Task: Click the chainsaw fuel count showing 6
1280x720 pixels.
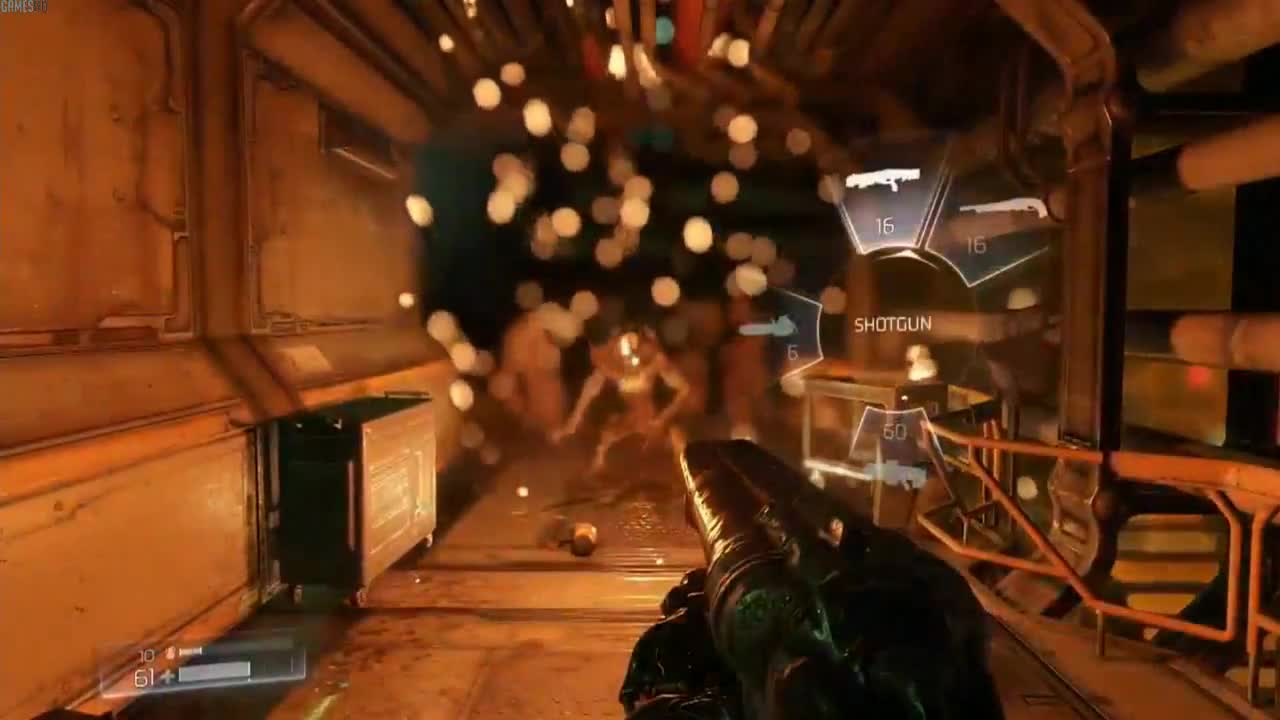Action: [x=794, y=353]
